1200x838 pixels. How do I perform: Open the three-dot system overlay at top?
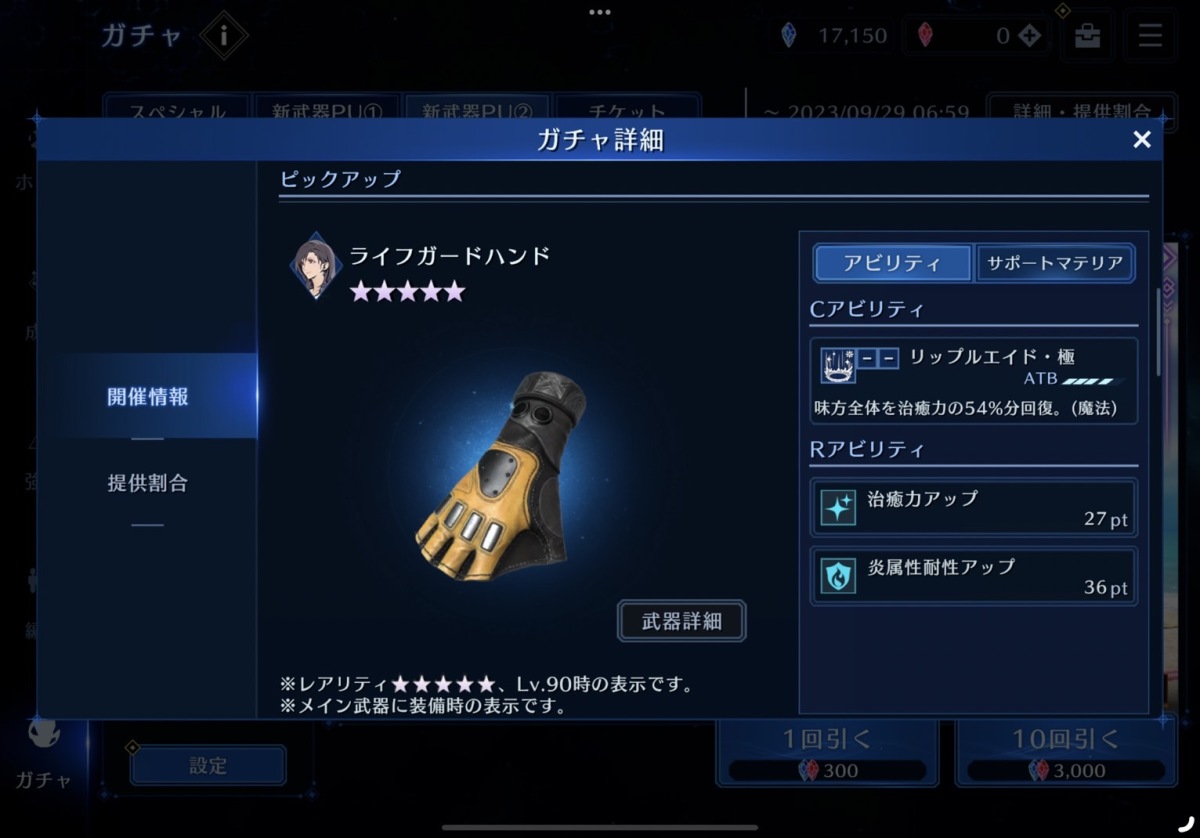[x=600, y=13]
